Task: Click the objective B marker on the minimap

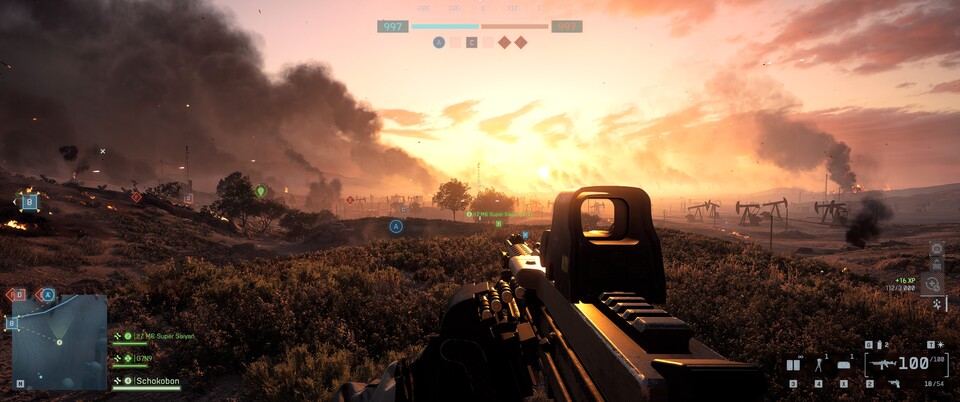Action: point(12,323)
